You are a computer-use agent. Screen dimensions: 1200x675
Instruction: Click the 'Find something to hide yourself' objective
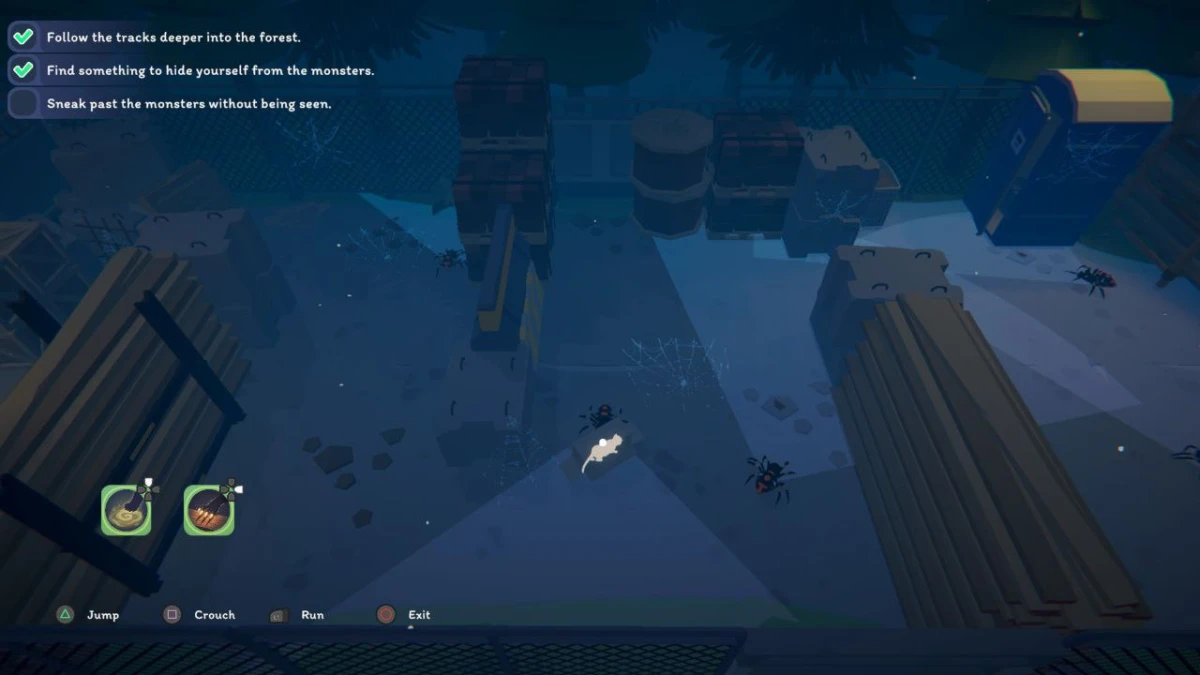209,70
